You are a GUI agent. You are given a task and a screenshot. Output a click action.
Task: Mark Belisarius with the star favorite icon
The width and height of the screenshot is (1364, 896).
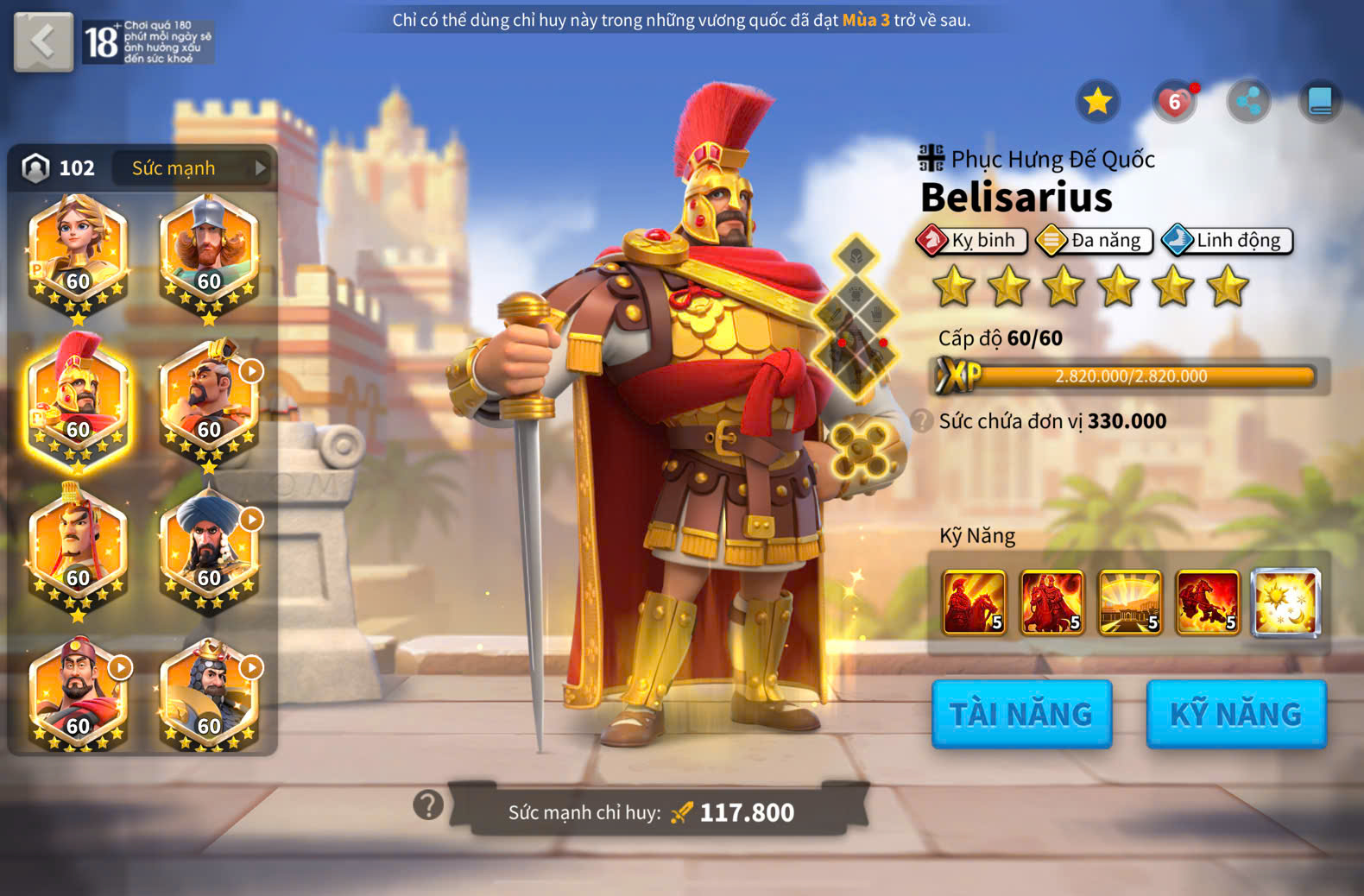[1097, 102]
